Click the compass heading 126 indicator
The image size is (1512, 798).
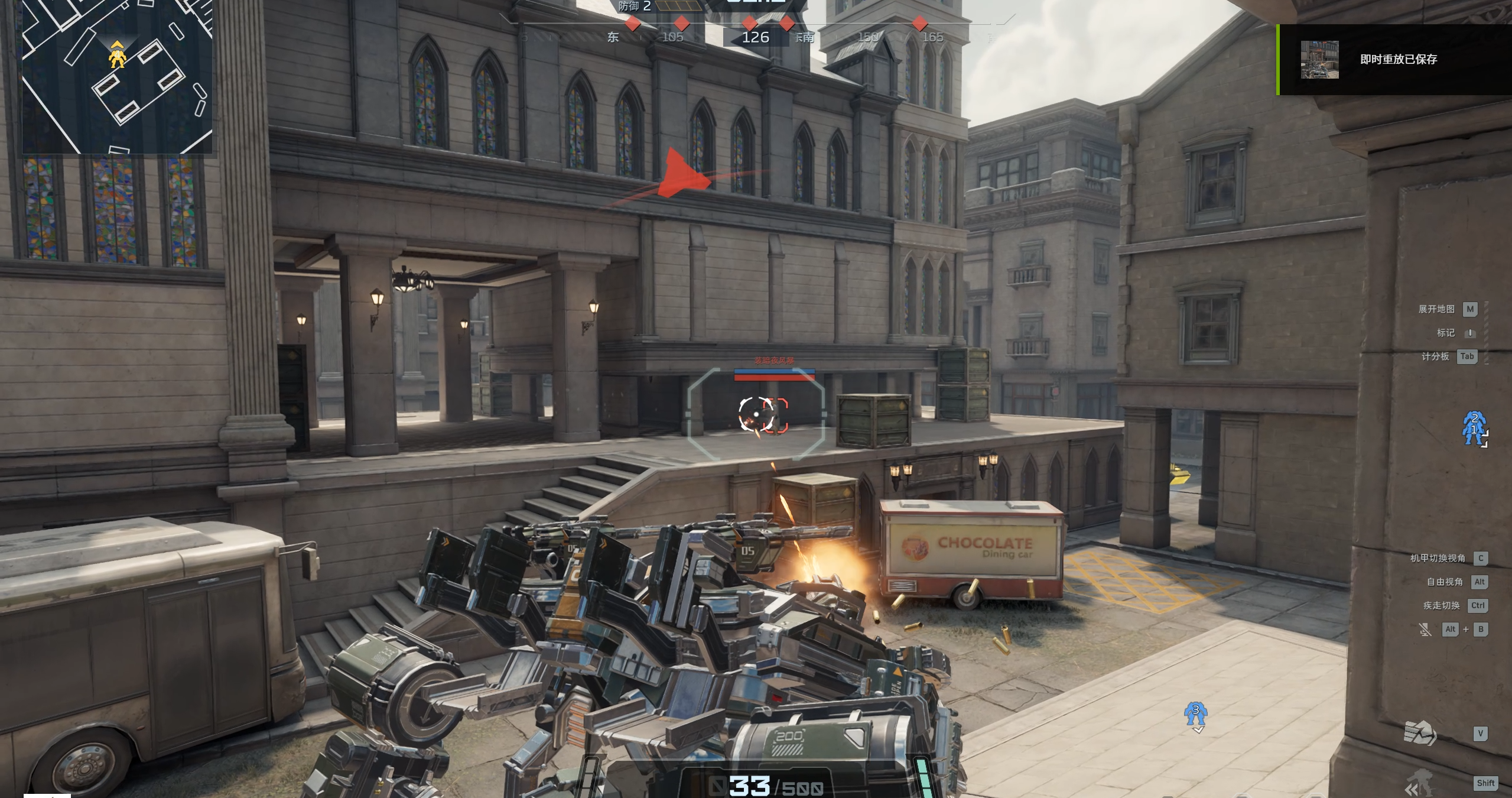tap(755, 37)
